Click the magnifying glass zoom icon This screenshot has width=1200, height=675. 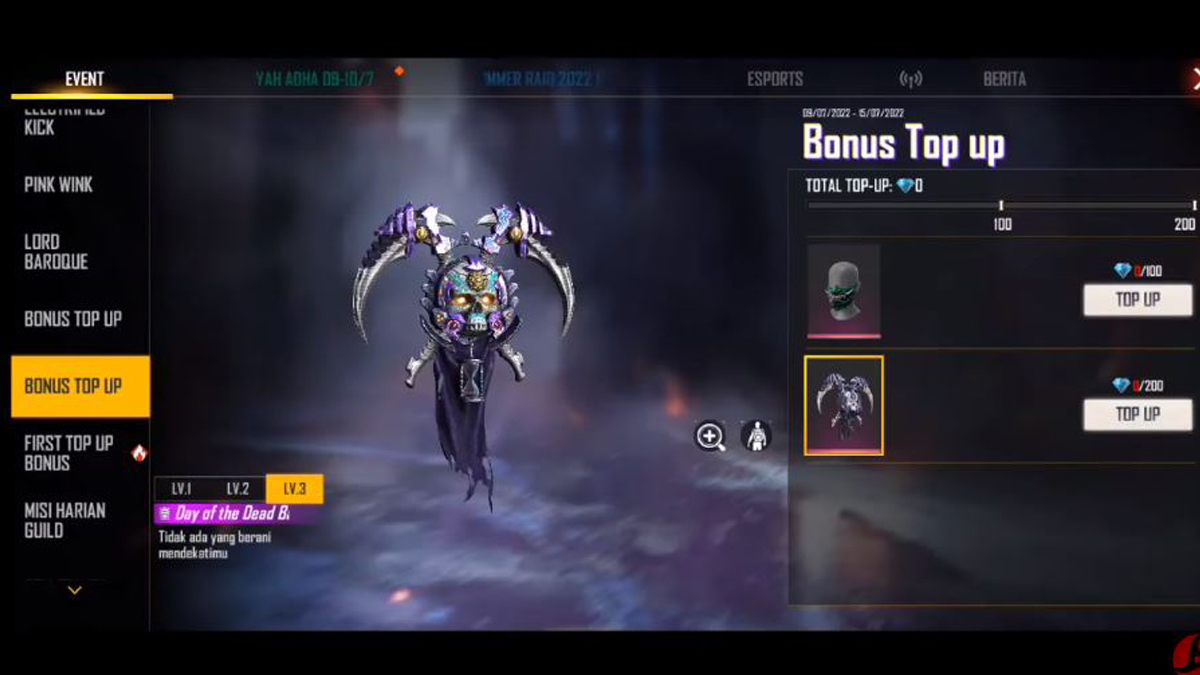[x=711, y=436]
